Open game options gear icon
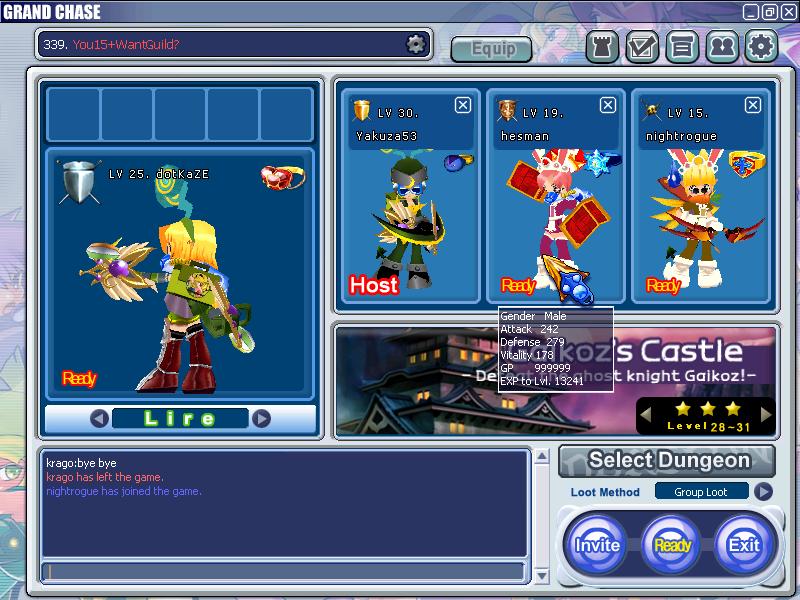The height and width of the screenshot is (600, 800). (x=761, y=46)
